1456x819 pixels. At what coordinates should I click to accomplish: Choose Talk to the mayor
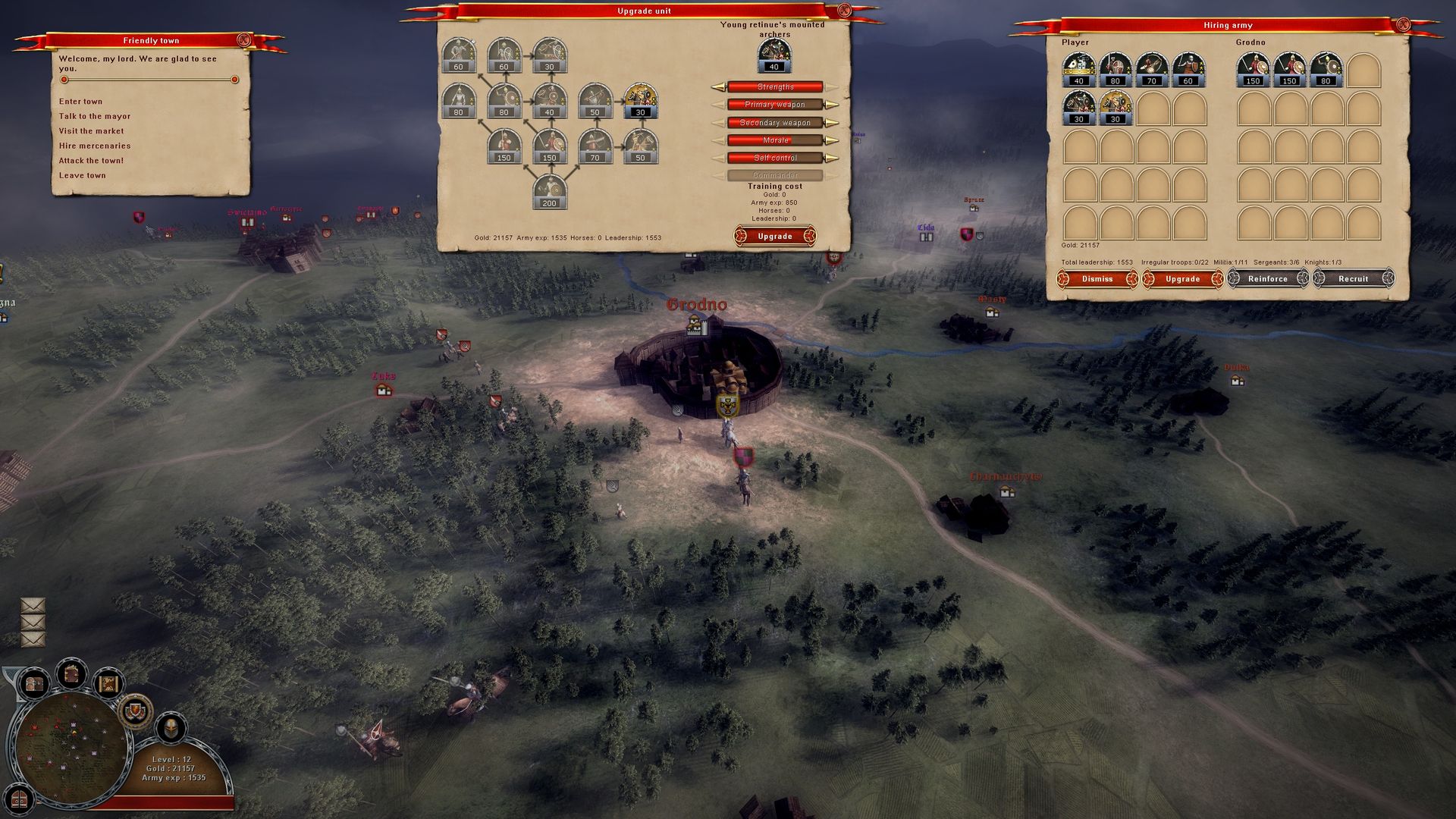click(x=94, y=115)
